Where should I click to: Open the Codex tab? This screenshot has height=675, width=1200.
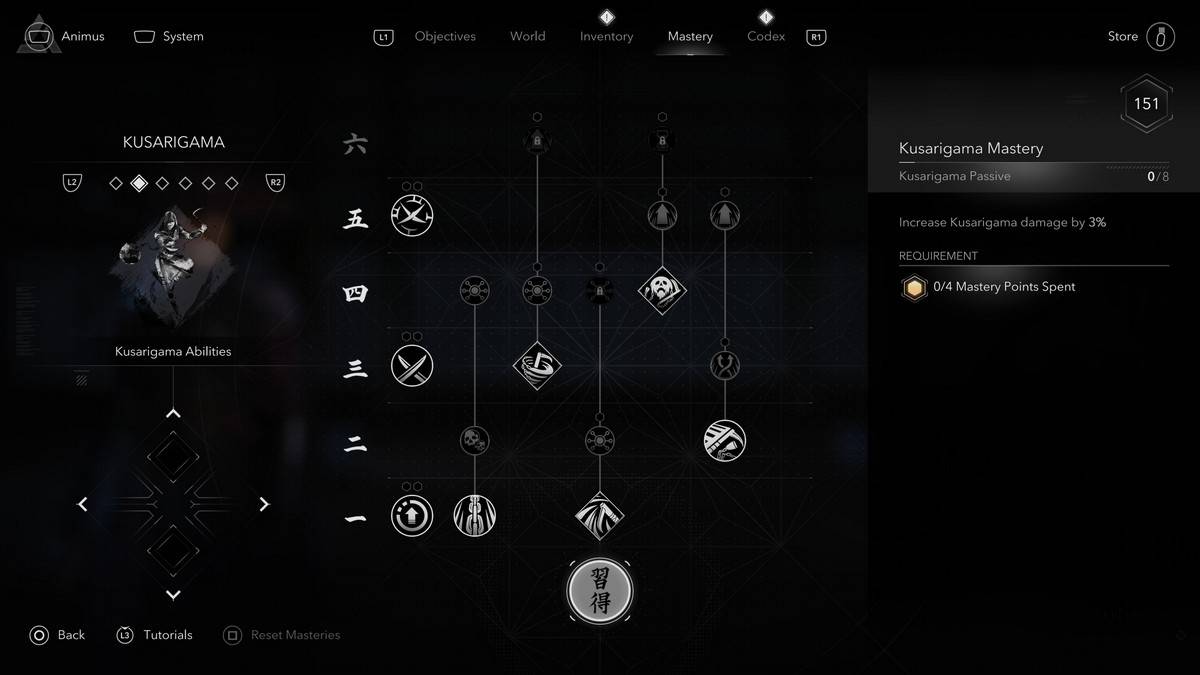766,37
